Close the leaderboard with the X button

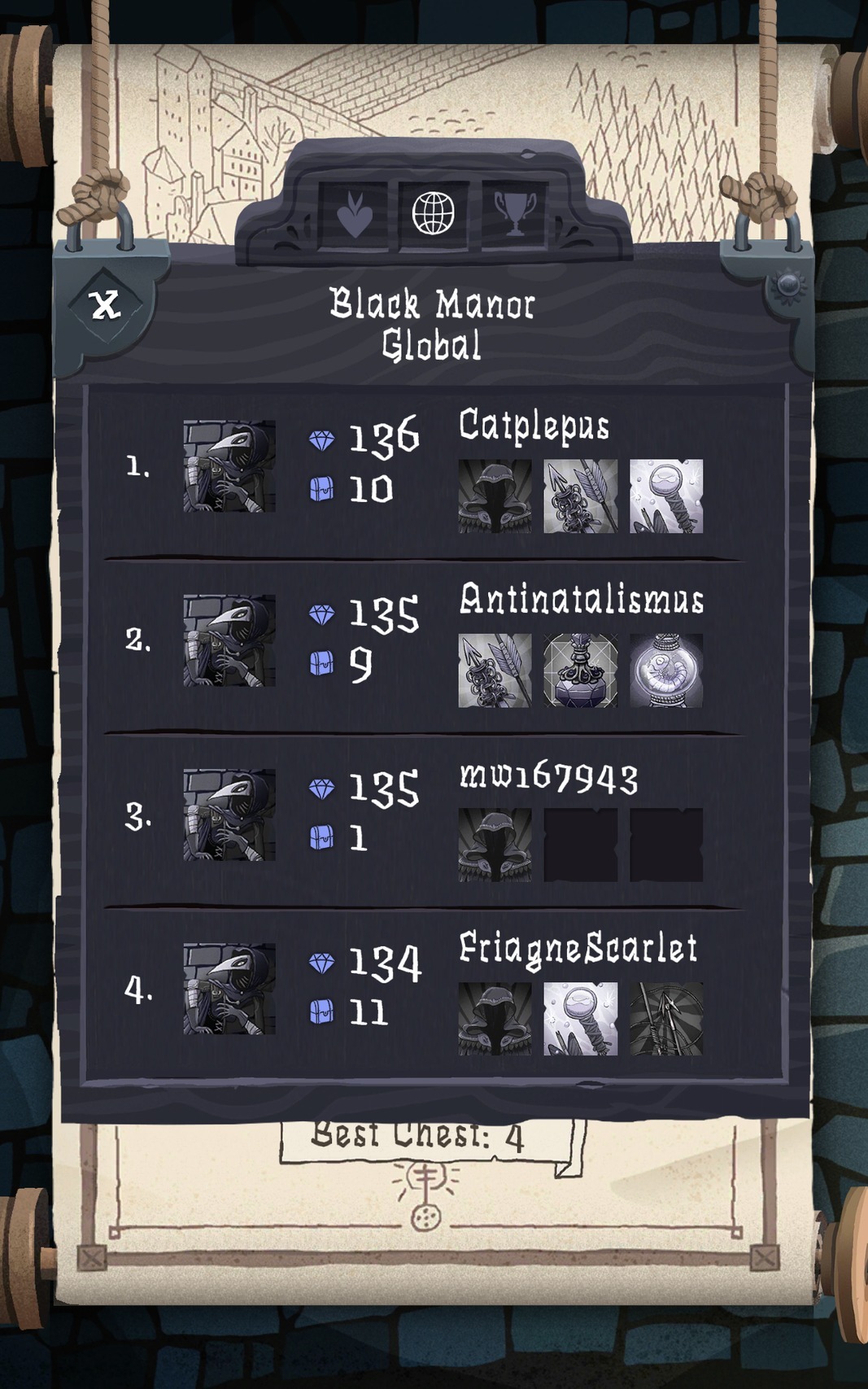[x=105, y=305]
